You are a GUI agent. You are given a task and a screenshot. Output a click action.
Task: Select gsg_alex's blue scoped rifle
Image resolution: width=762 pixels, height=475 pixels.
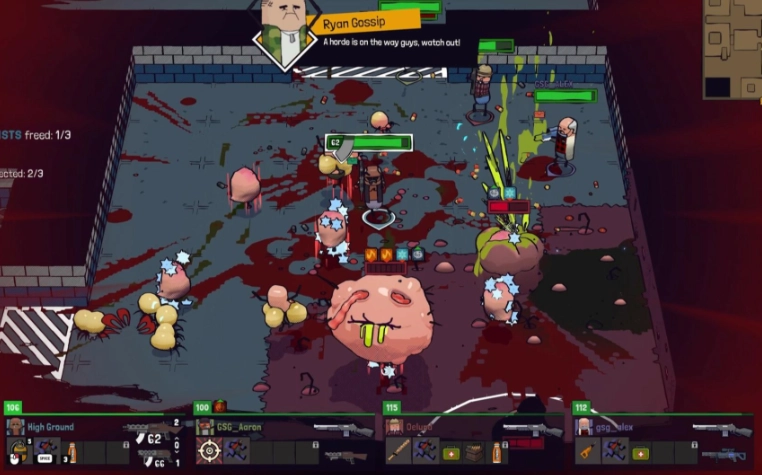[723, 454]
